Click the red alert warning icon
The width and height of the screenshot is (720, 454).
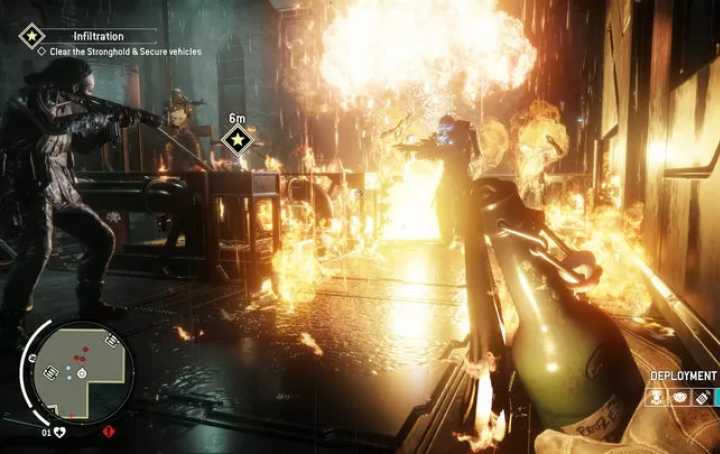(108, 432)
